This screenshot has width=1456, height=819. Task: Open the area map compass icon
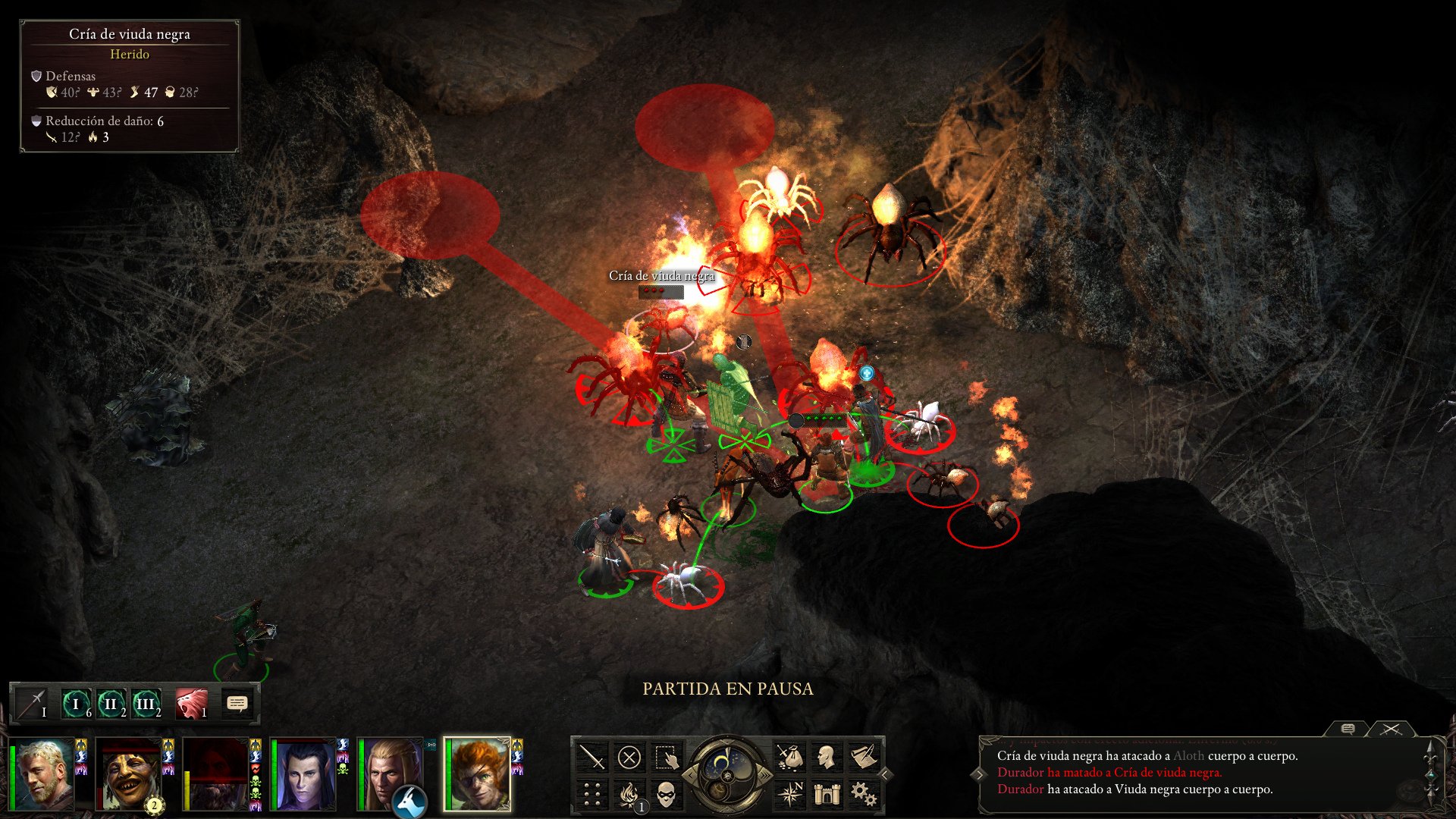[791, 794]
